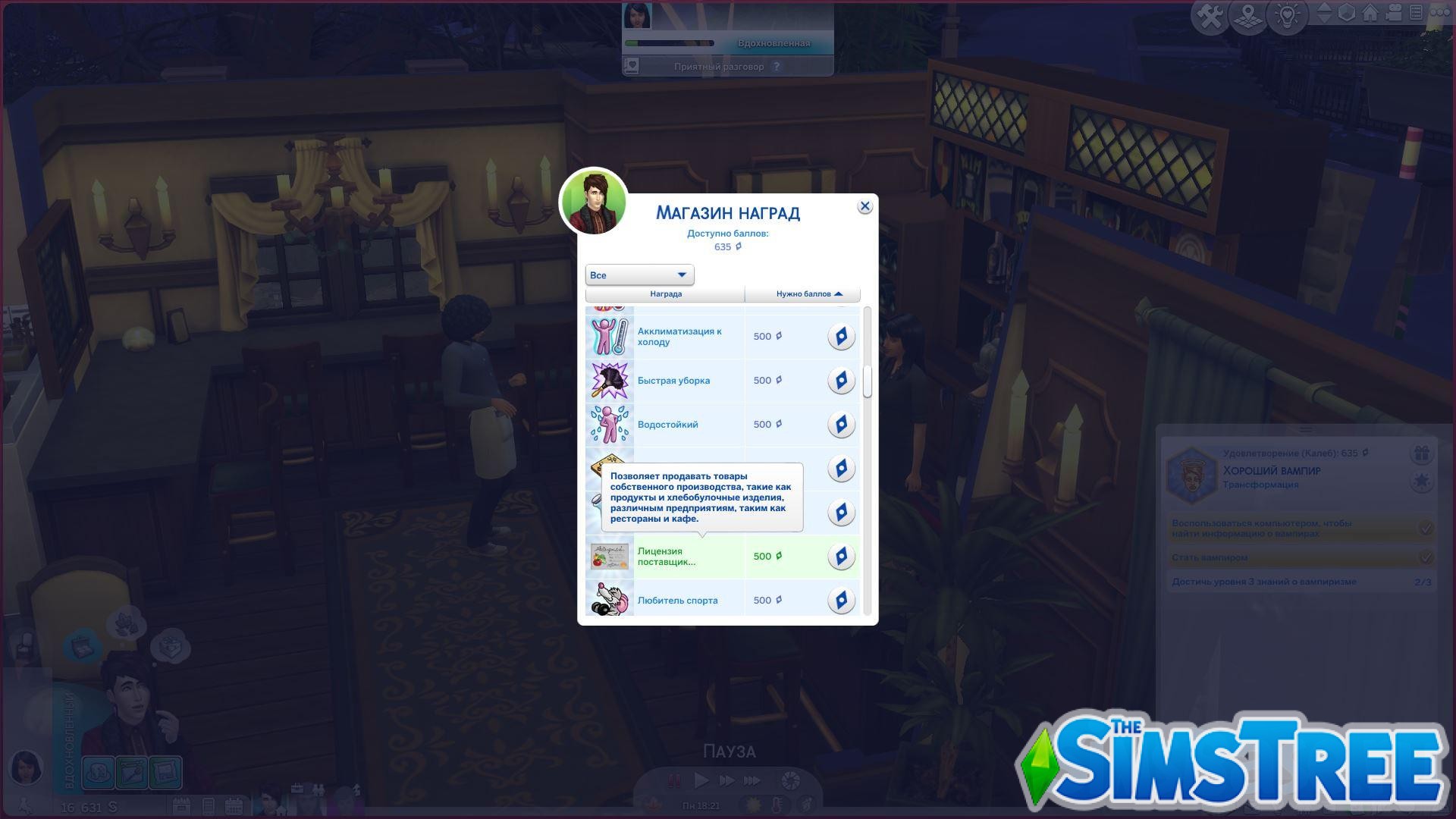The image size is (1456, 819).
Task: Pause the game with the pause control
Action: [x=673, y=780]
